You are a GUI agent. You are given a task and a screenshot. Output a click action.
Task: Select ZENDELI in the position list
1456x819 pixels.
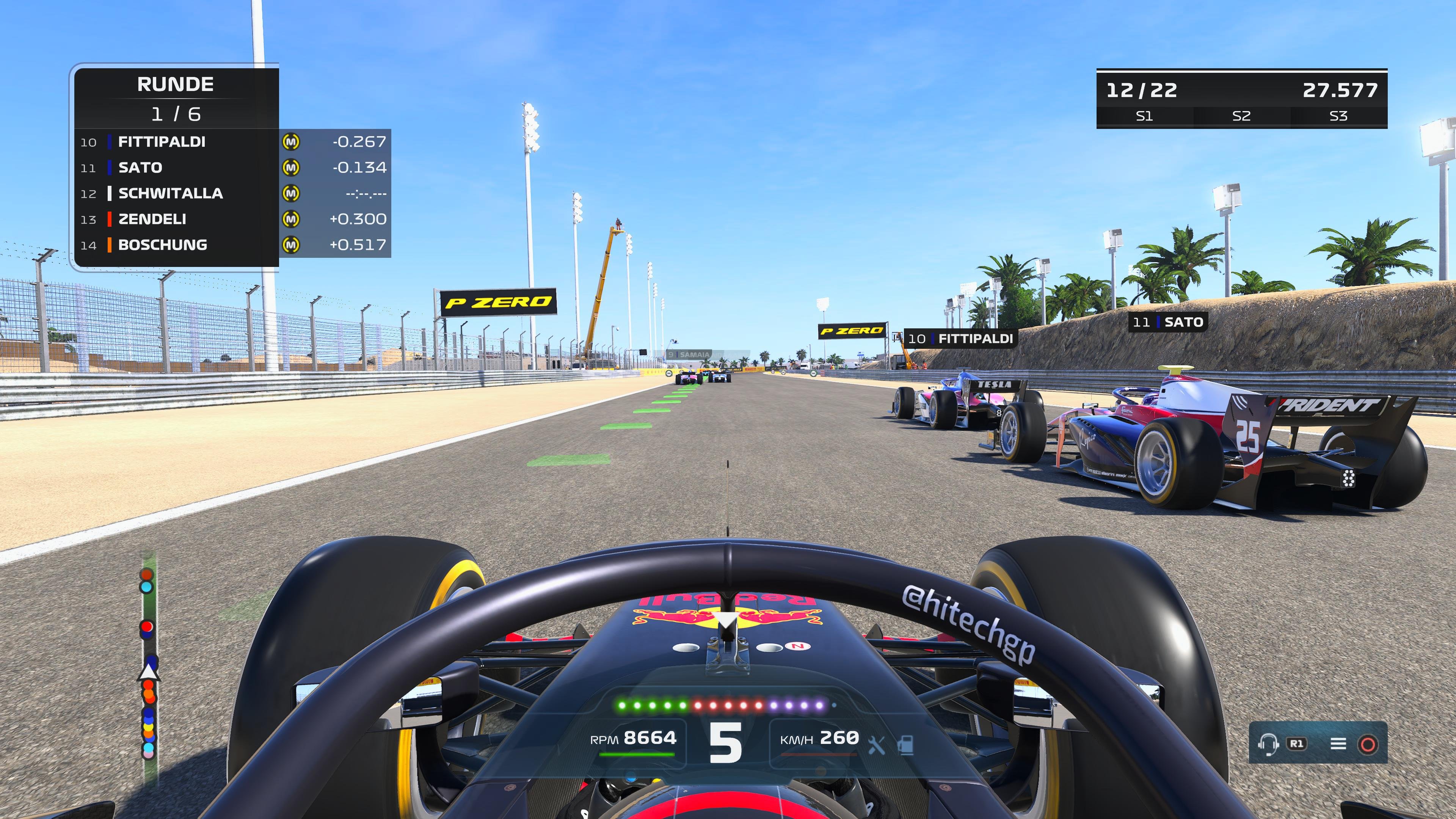click(x=152, y=219)
